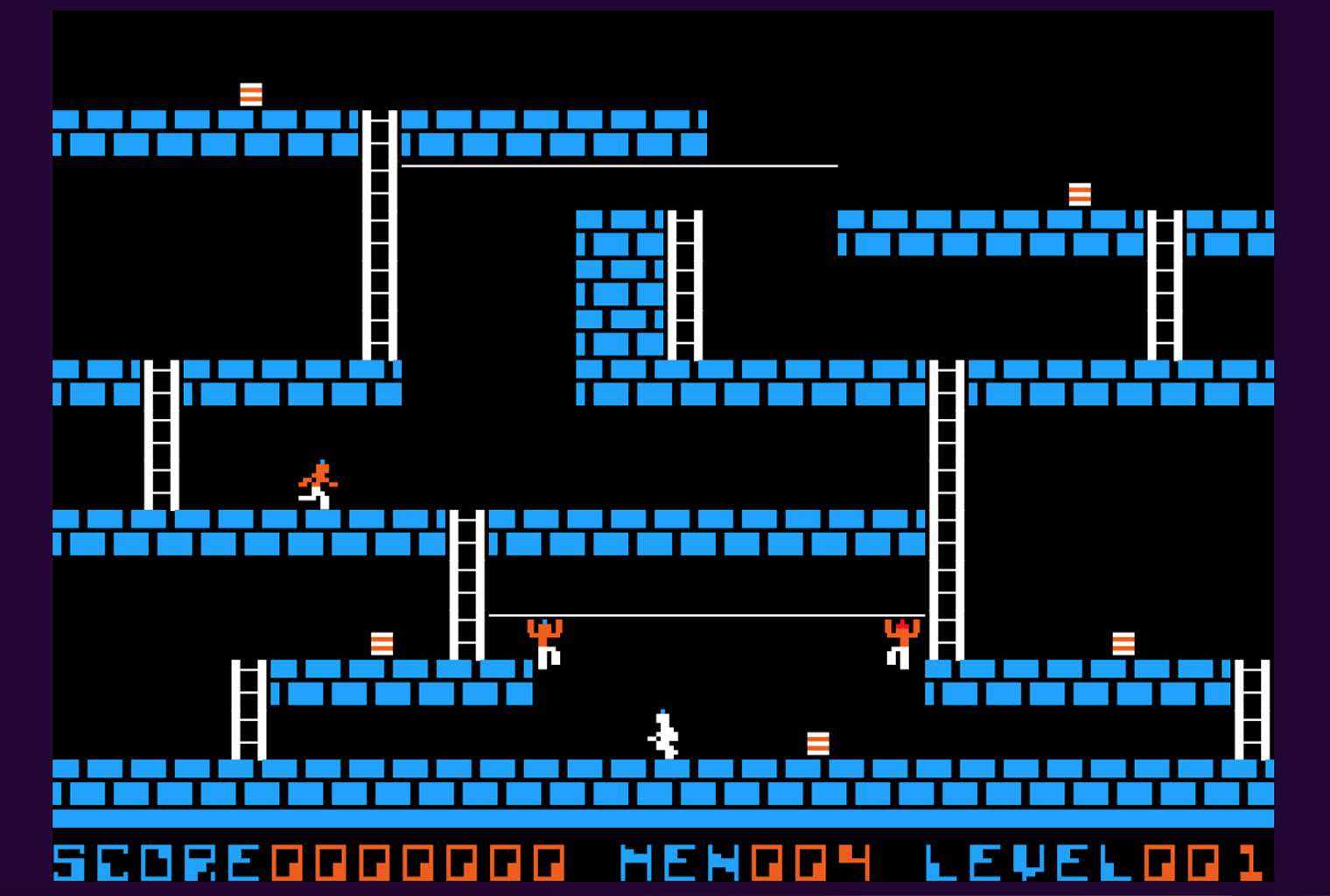The height and width of the screenshot is (896, 1330).
Task: Select the guard hanging from left rope
Action: click(x=545, y=643)
